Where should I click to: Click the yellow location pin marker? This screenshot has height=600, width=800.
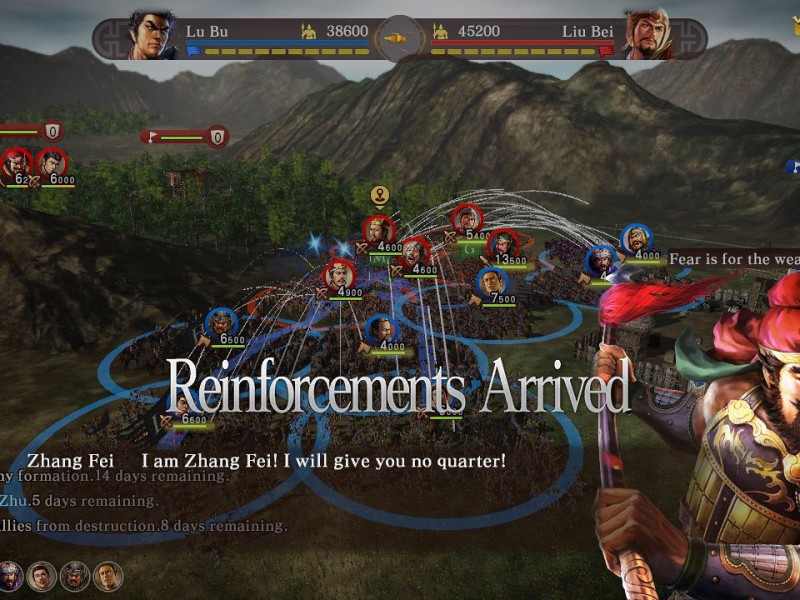[x=379, y=195]
